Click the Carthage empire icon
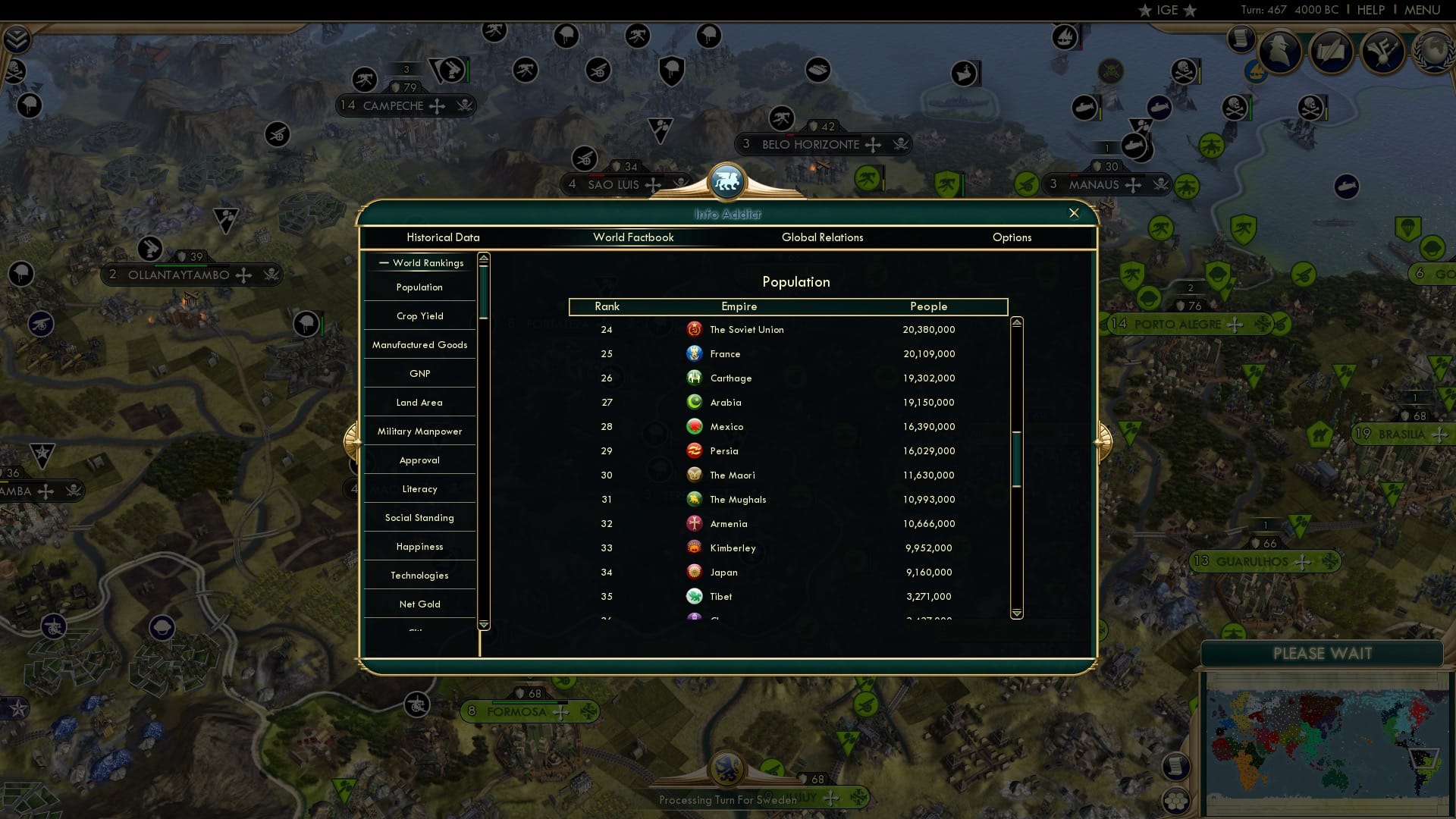 tap(695, 378)
